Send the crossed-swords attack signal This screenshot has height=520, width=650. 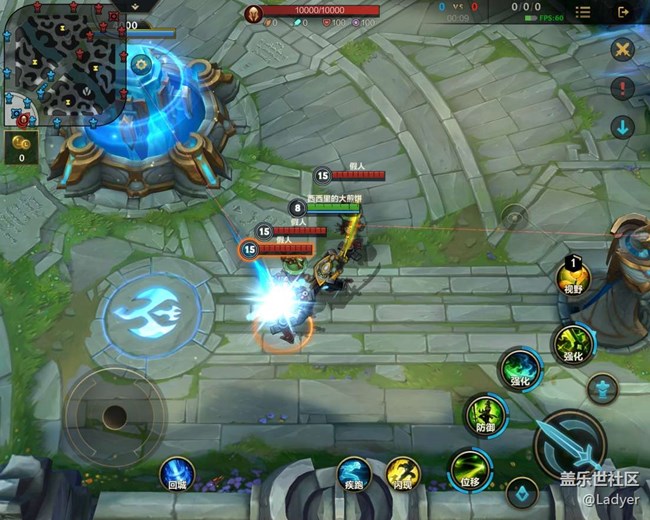(x=622, y=49)
